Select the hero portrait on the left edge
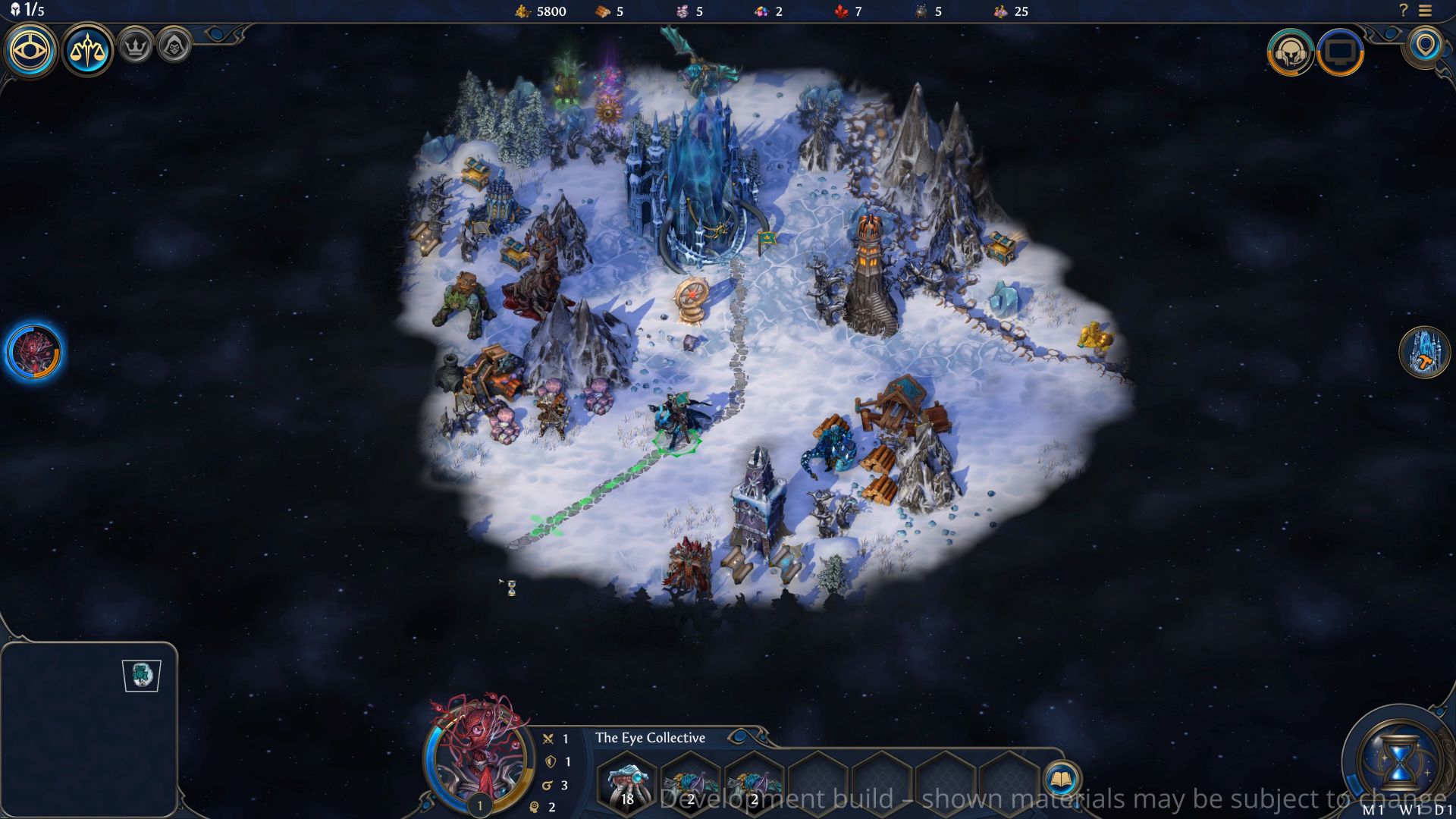Viewport: 1456px width, 819px height. pyautogui.click(x=33, y=352)
